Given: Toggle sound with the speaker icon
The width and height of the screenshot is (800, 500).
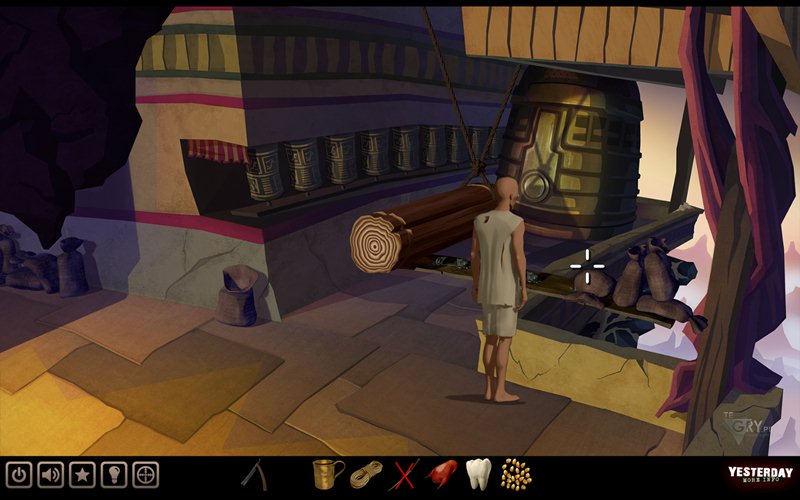Looking at the screenshot, I should (x=51, y=473).
